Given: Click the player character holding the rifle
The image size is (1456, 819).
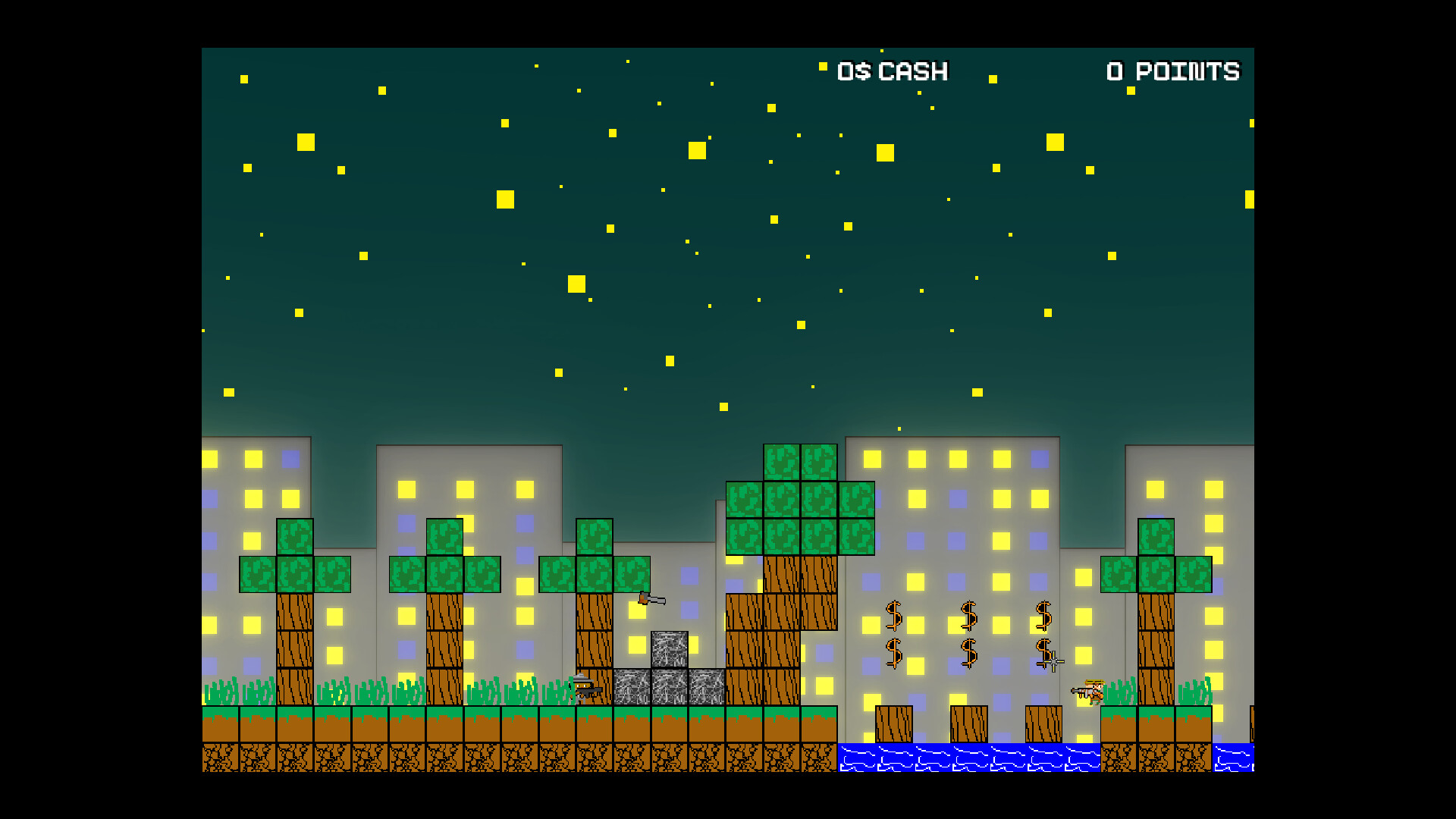Looking at the screenshot, I should click(x=1094, y=690).
